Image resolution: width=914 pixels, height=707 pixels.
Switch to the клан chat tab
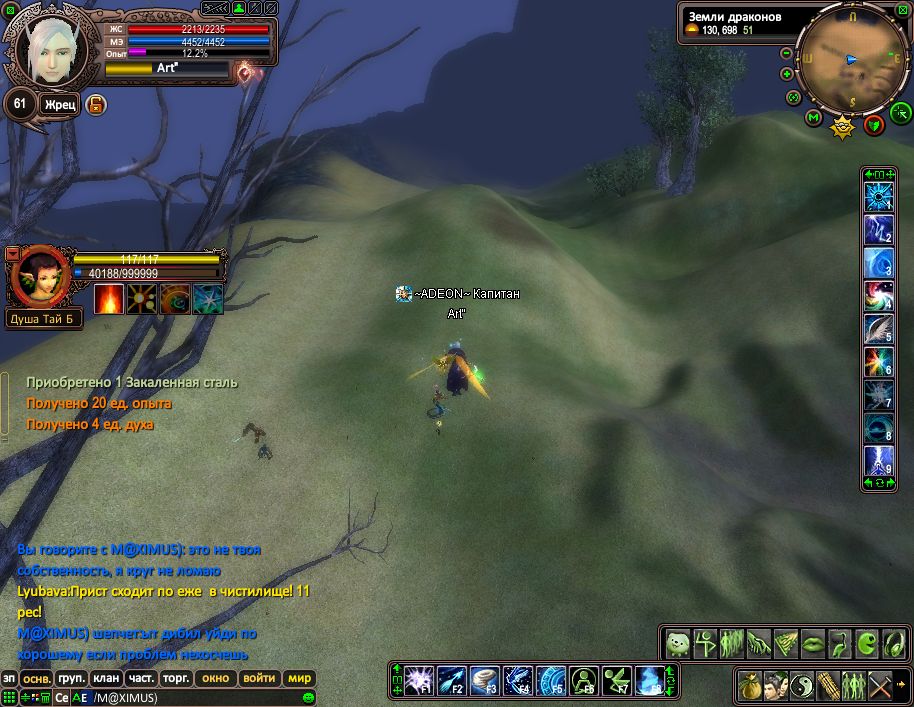click(x=105, y=678)
